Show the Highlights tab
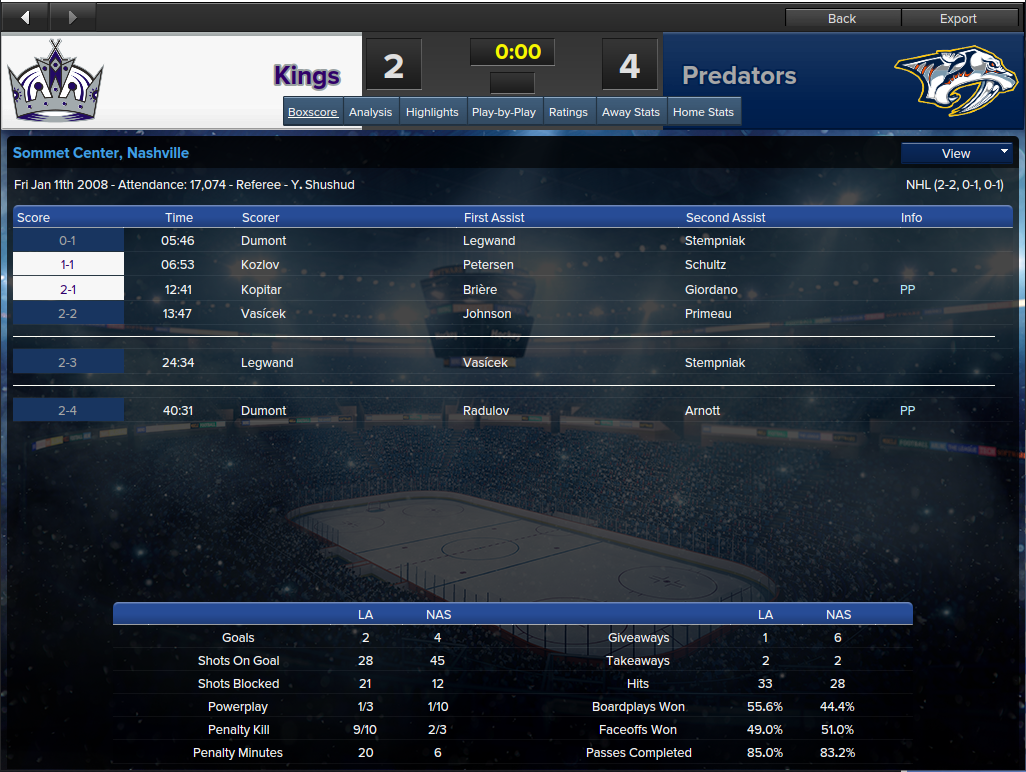The image size is (1026, 772). 432,112
